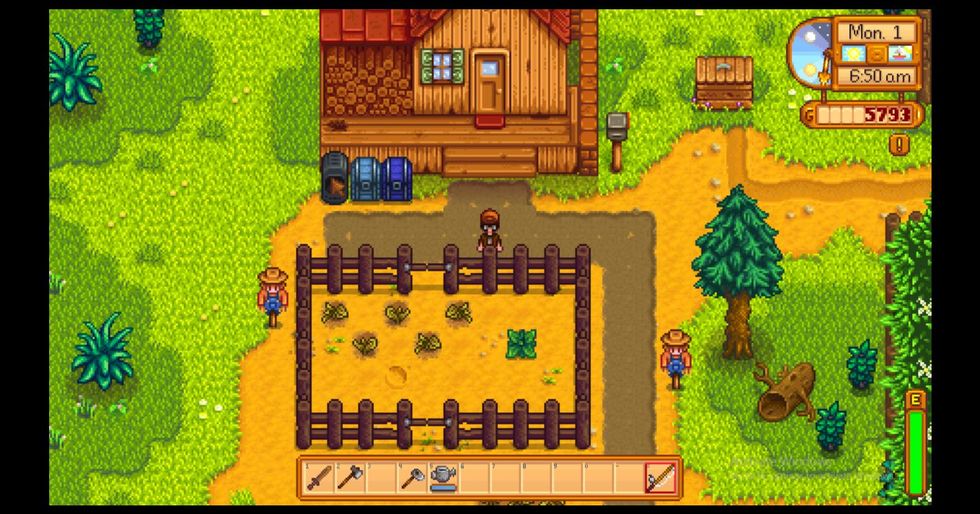
Task: Choose the hoe tool slot
Action: pos(410,478)
